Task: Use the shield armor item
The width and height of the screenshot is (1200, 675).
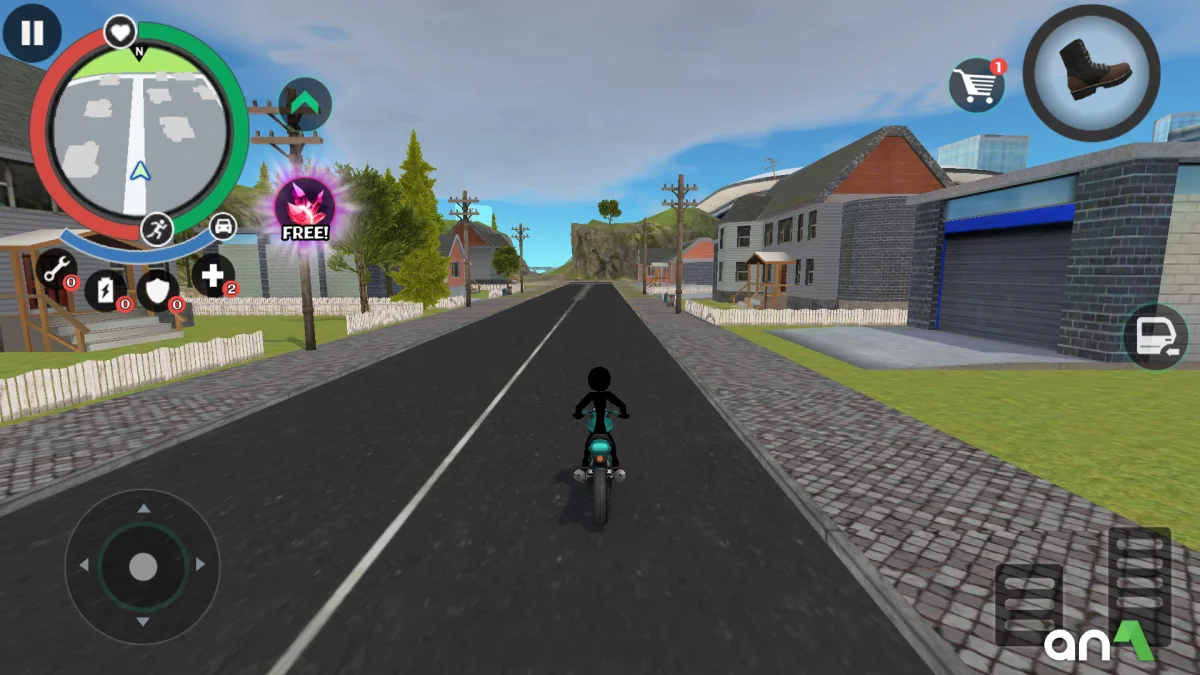Action: click(x=158, y=290)
